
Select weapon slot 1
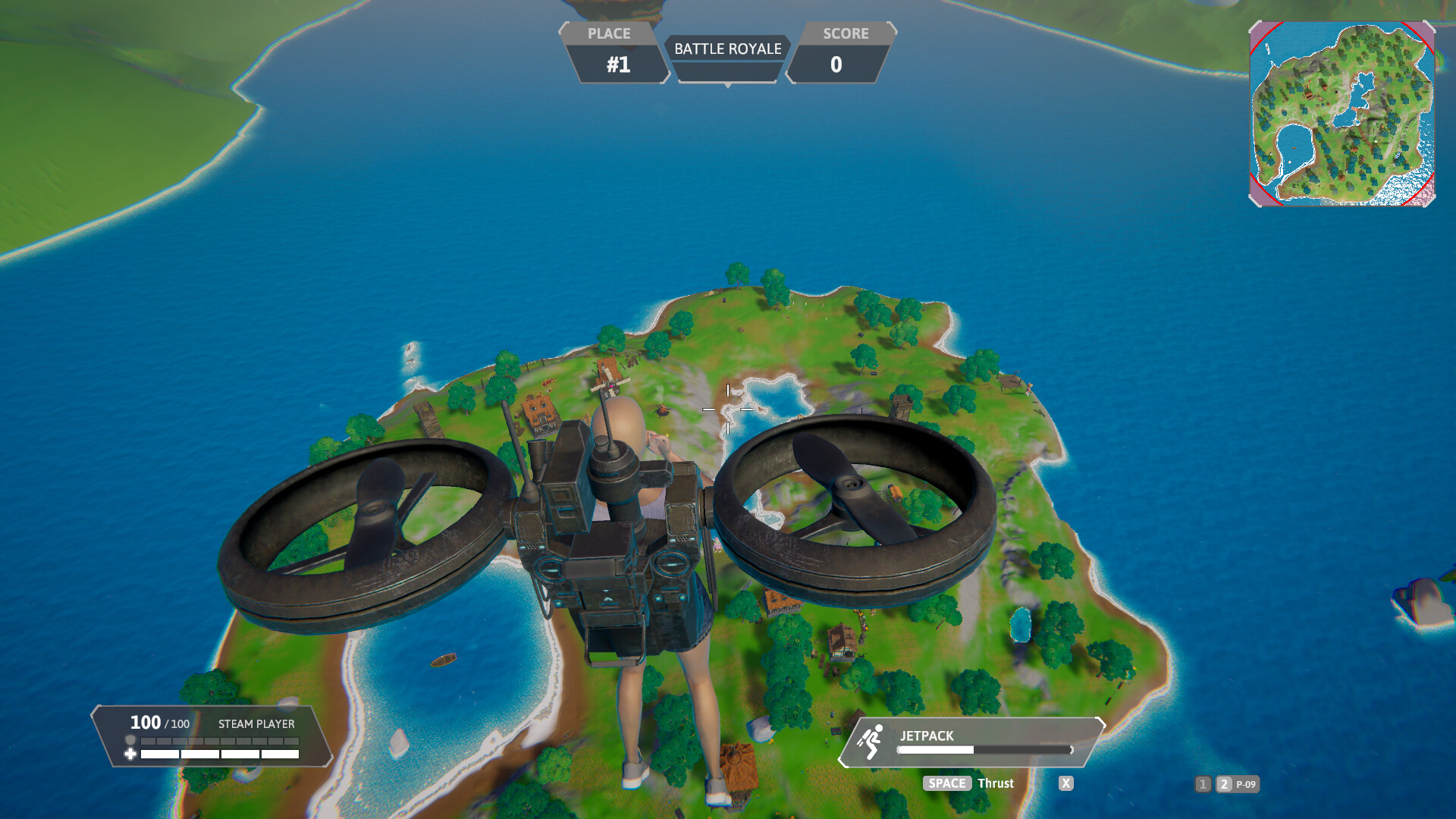pos(1203,784)
